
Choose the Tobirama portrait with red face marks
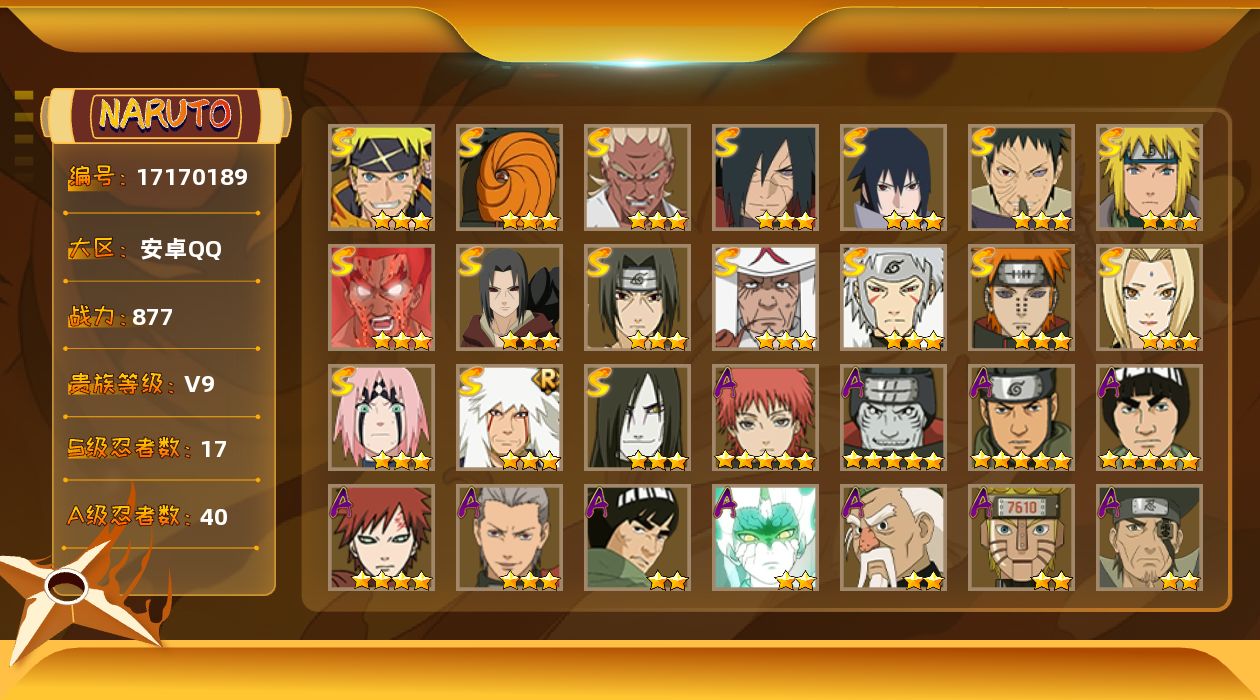tap(893, 297)
